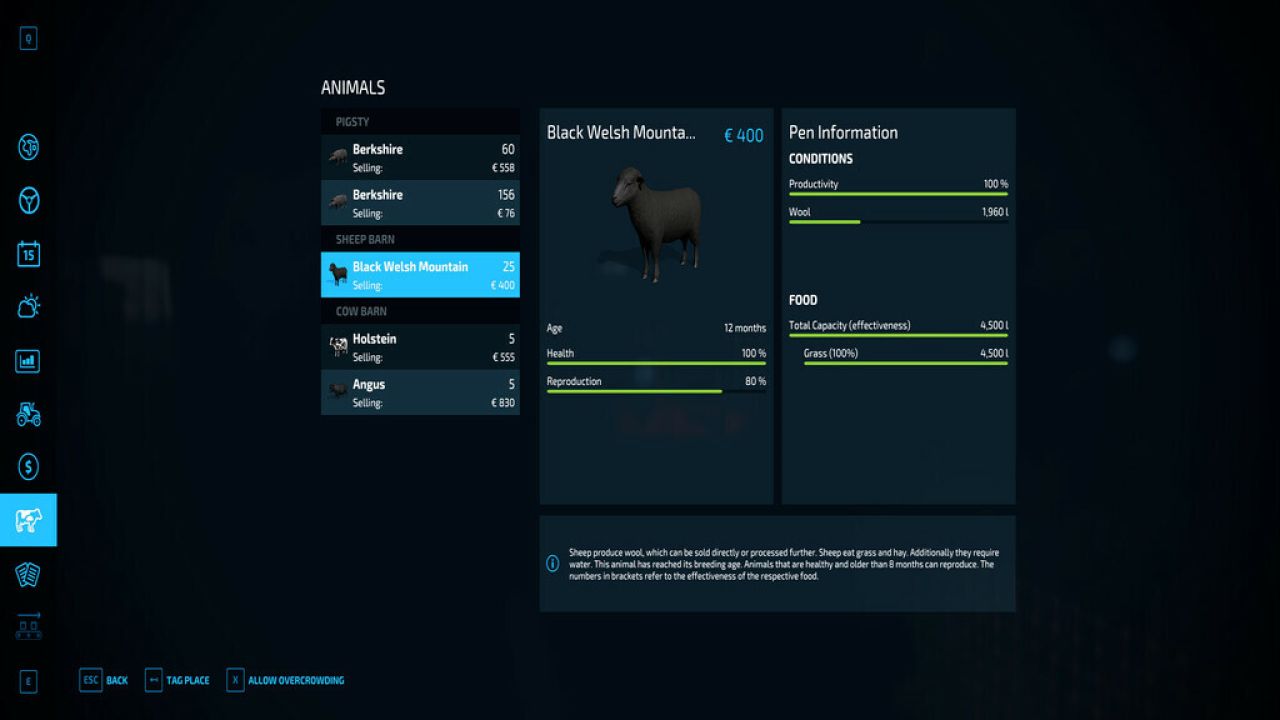
Task: Open the Statistics chart icon
Action: 27,361
